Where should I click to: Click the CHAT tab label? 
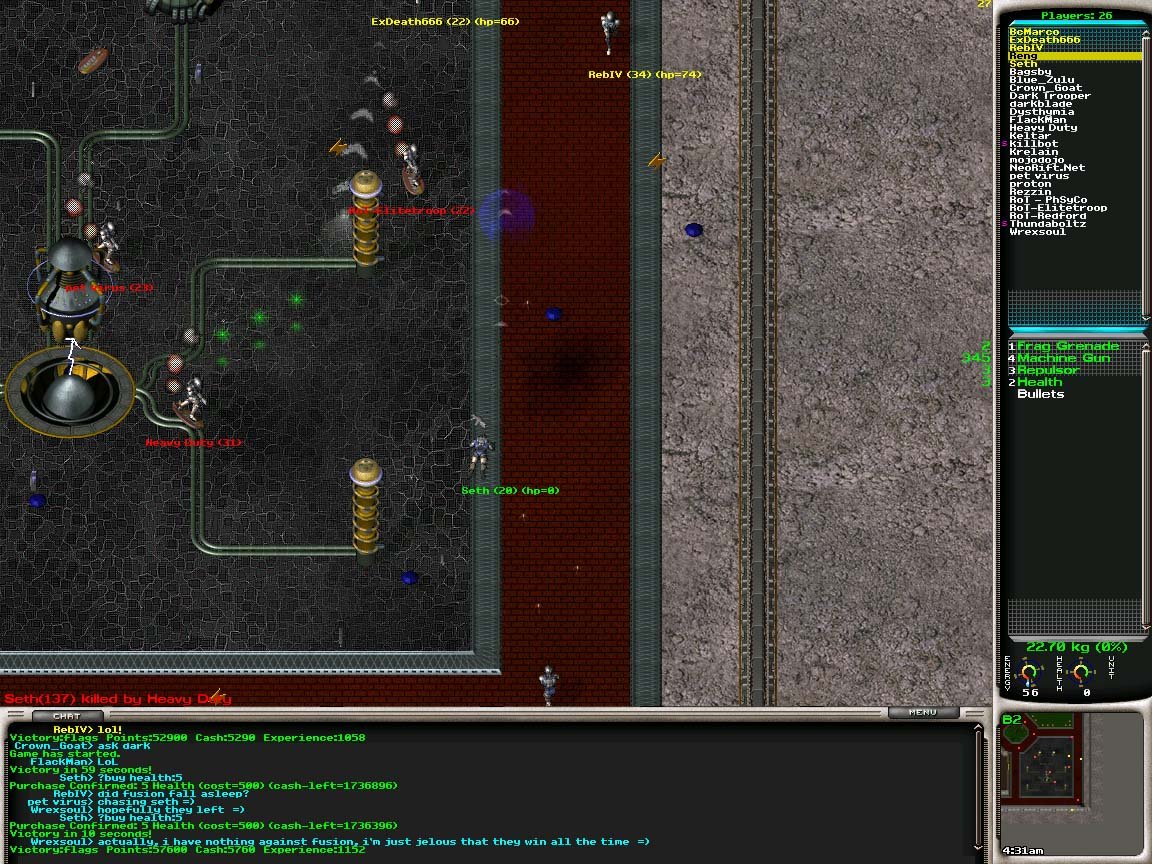pos(67,716)
